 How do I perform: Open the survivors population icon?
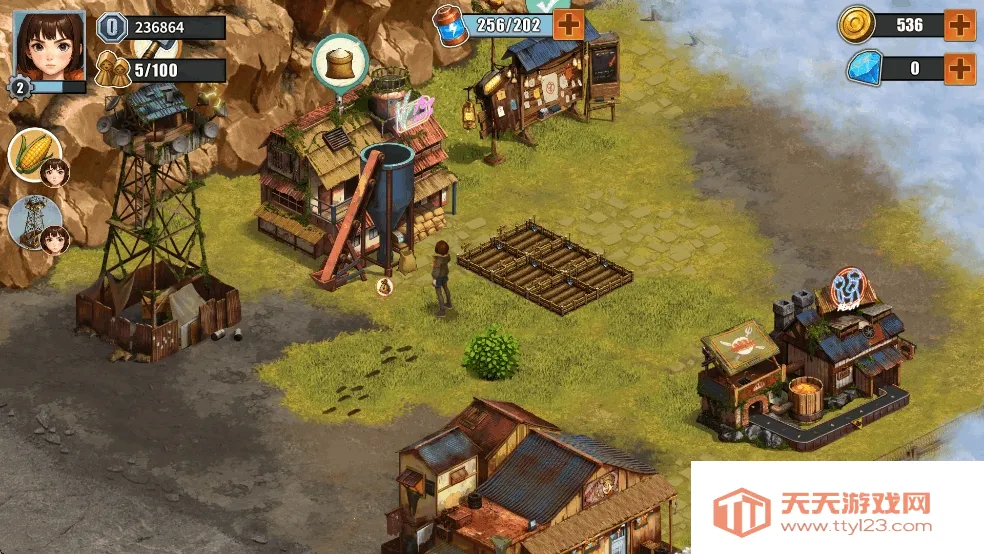point(112,70)
